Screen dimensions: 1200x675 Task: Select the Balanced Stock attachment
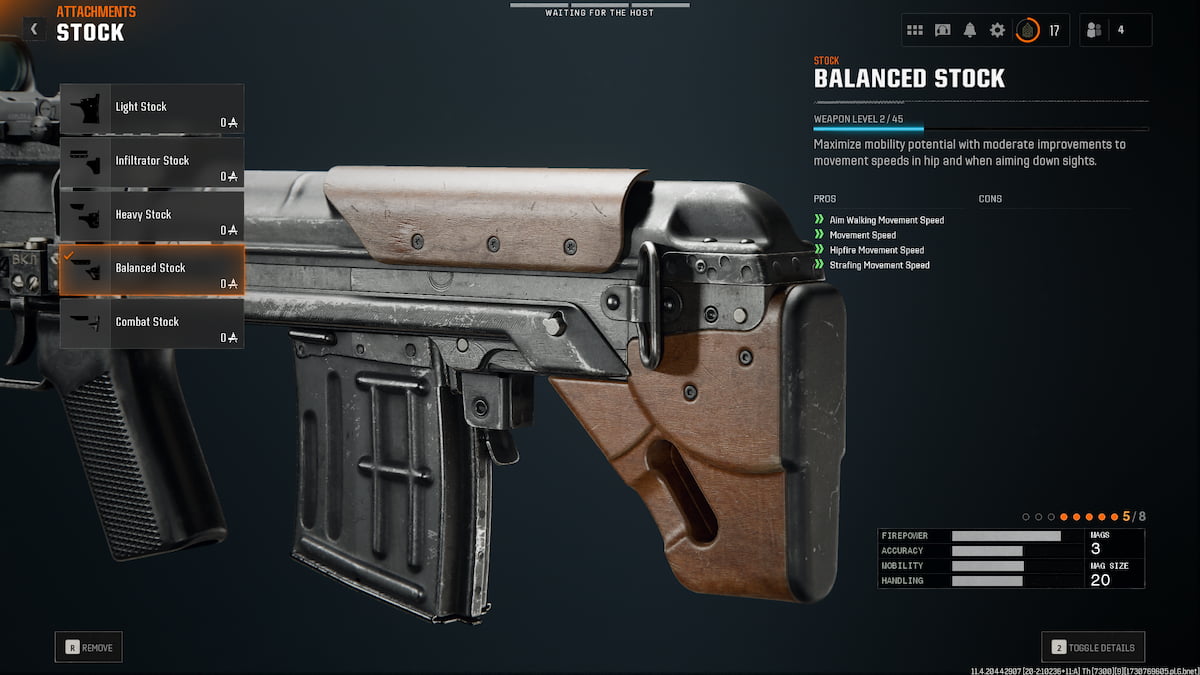152,270
